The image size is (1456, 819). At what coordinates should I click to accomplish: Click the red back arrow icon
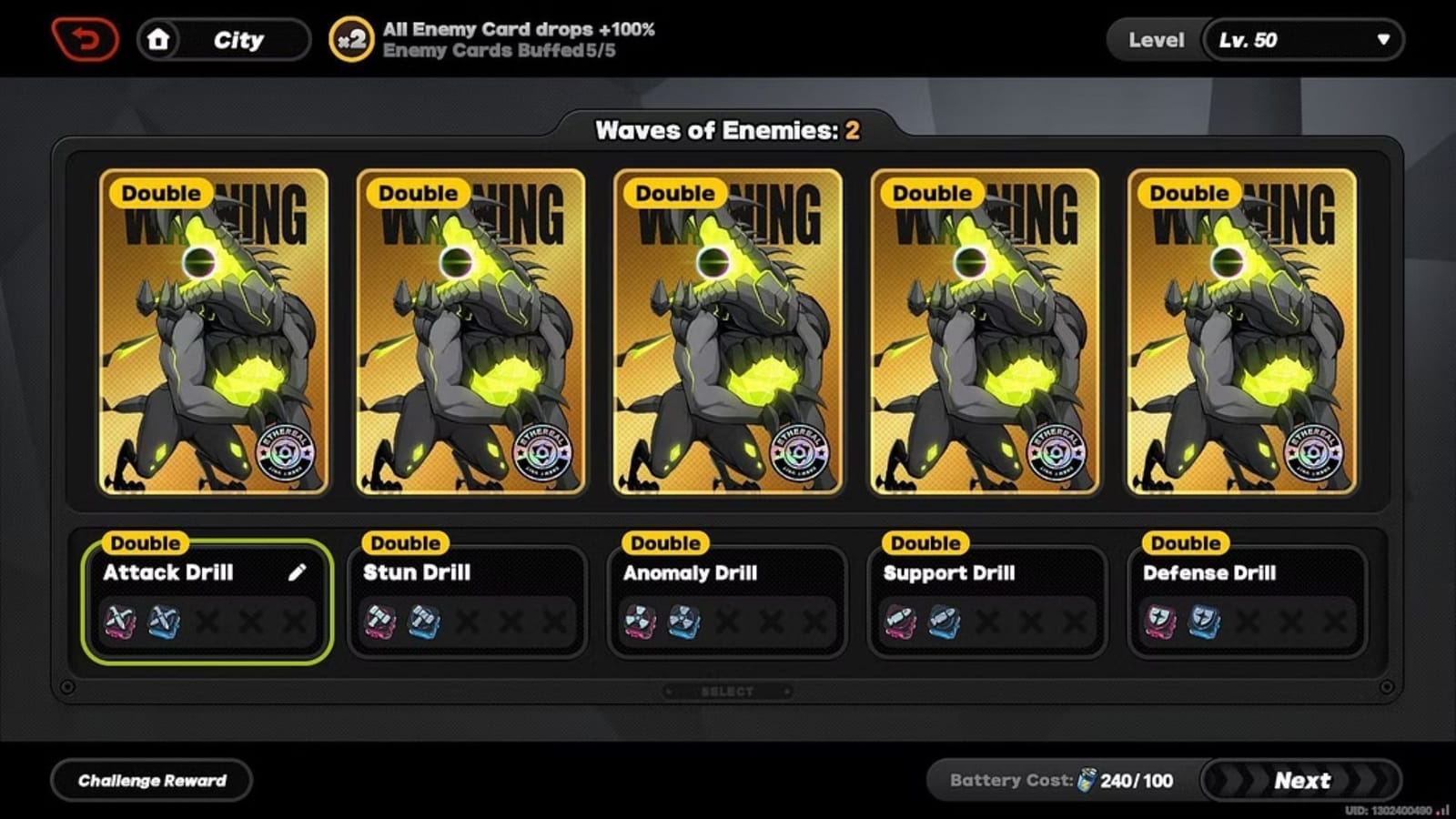tap(85, 37)
